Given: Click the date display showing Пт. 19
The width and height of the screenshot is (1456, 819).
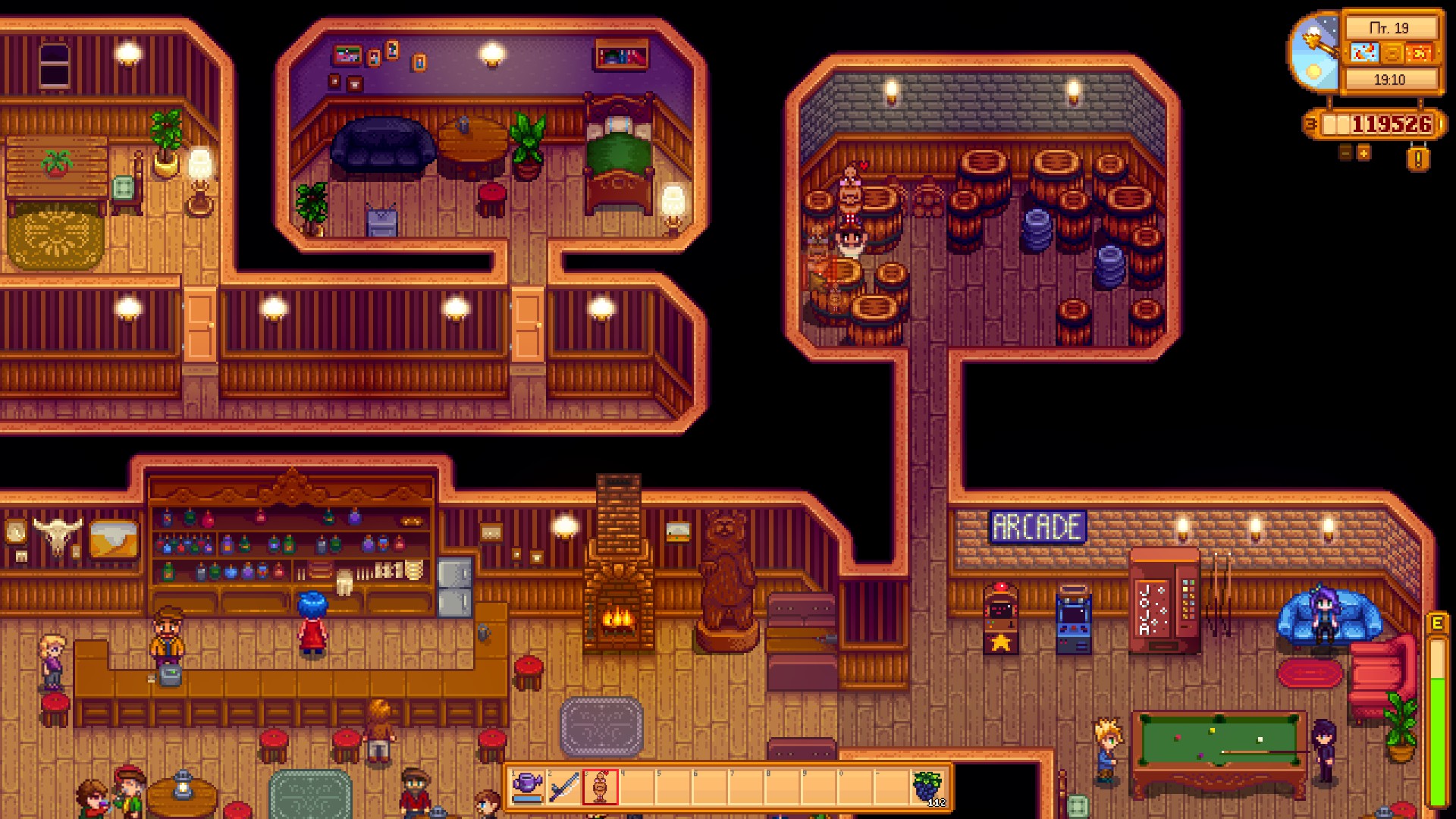Looking at the screenshot, I should pos(1389,27).
